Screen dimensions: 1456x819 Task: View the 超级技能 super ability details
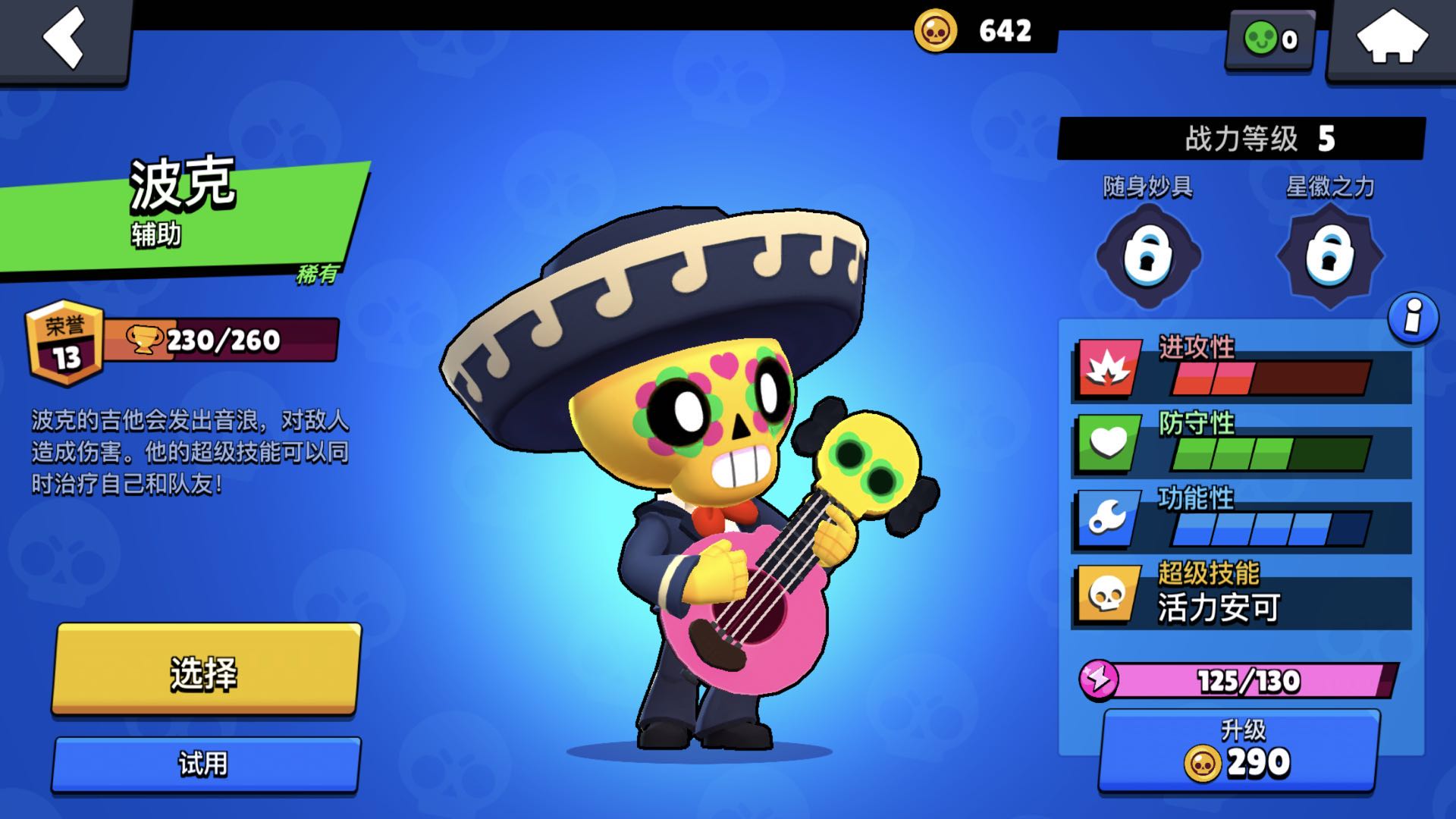1241,596
